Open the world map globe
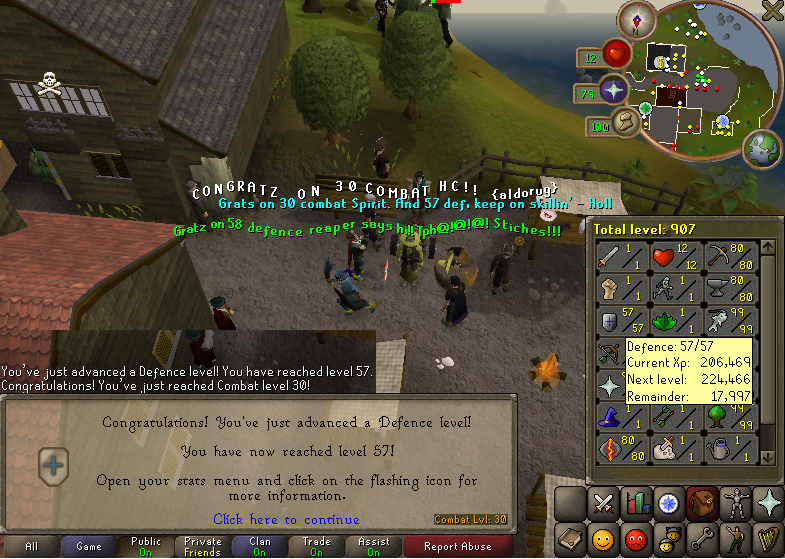Viewport: 785px width, 559px height. [x=764, y=149]
